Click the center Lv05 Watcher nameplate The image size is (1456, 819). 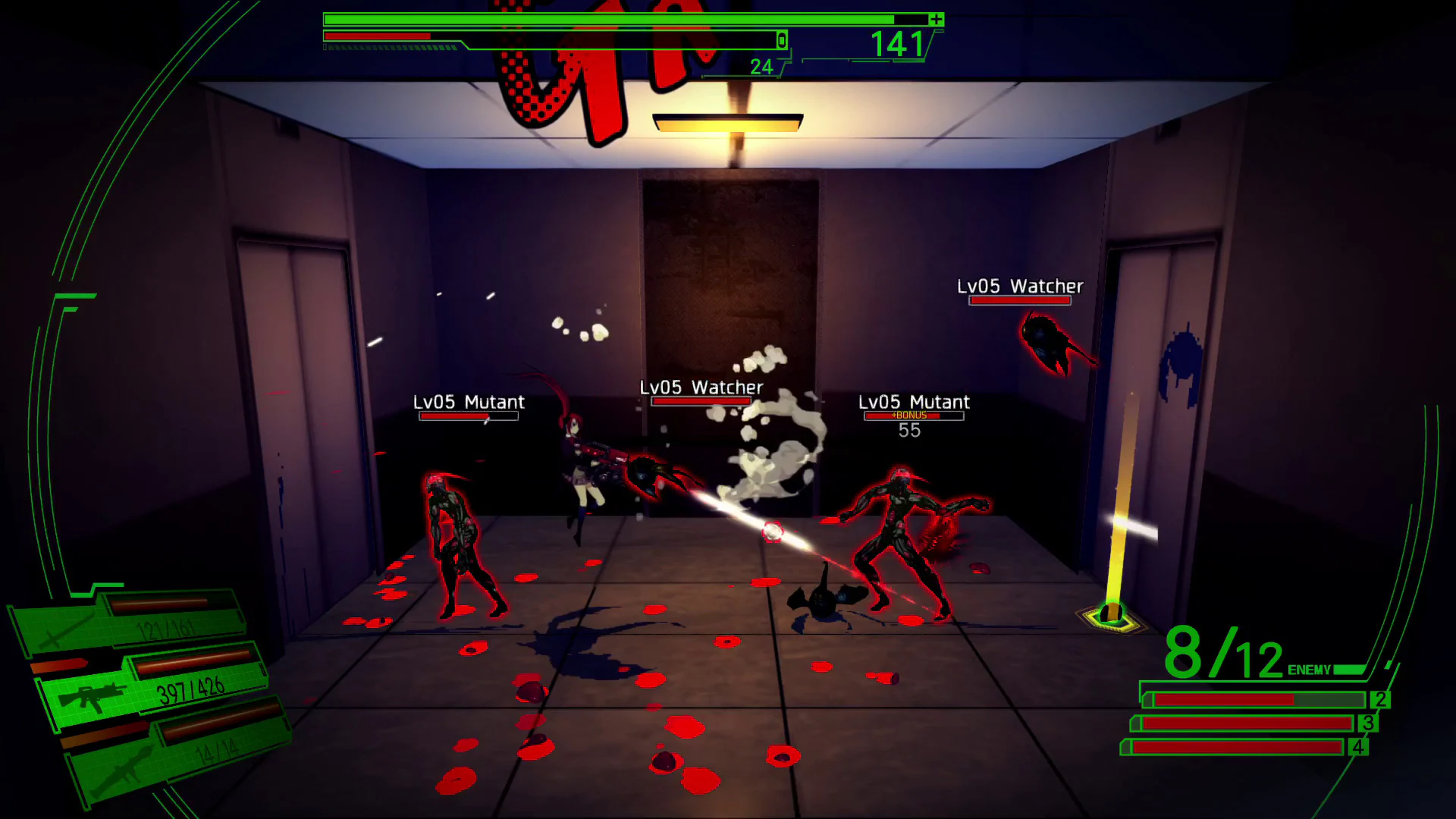701,388
